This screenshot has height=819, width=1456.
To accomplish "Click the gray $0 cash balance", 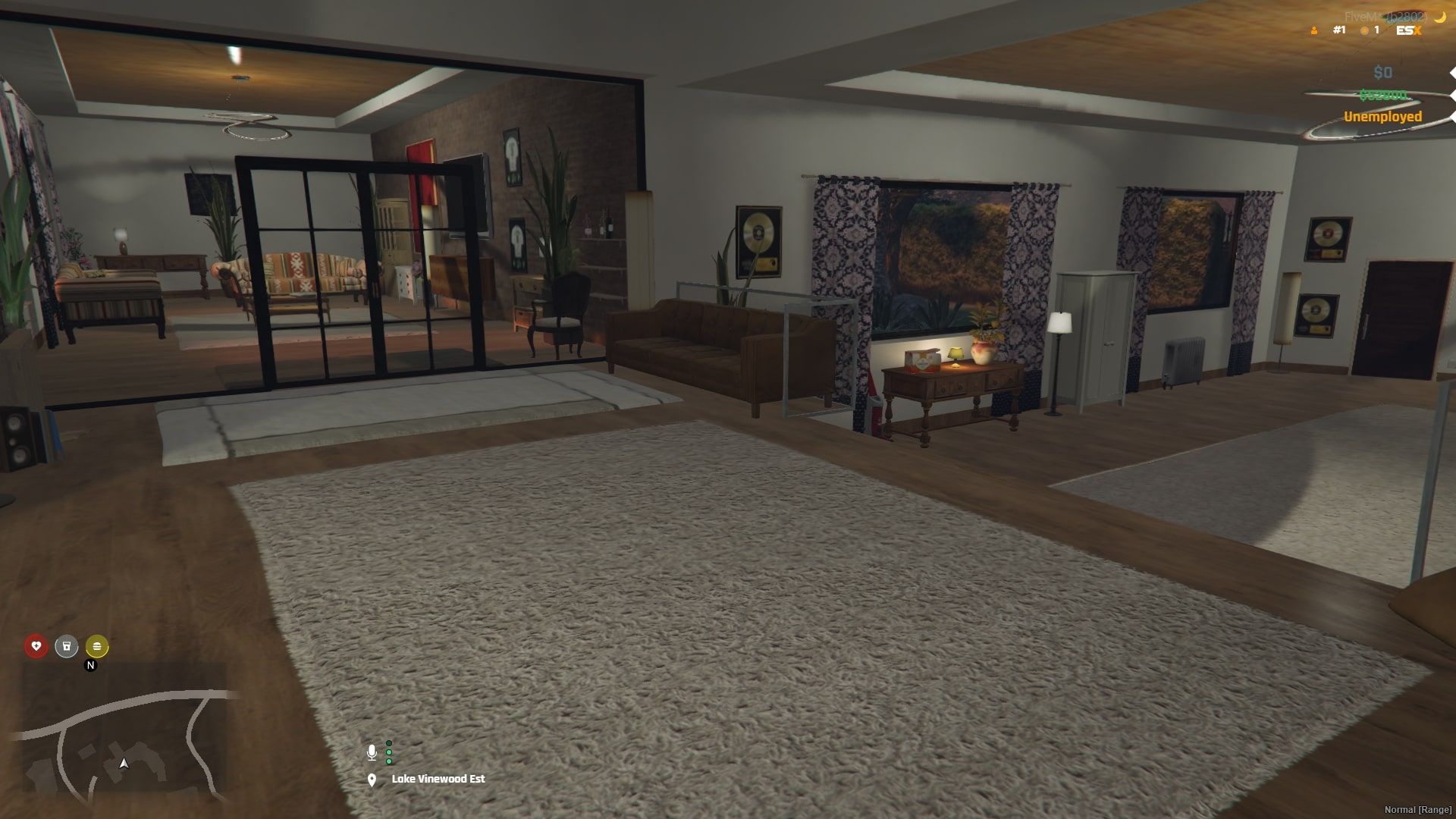I will point(1382,72).
